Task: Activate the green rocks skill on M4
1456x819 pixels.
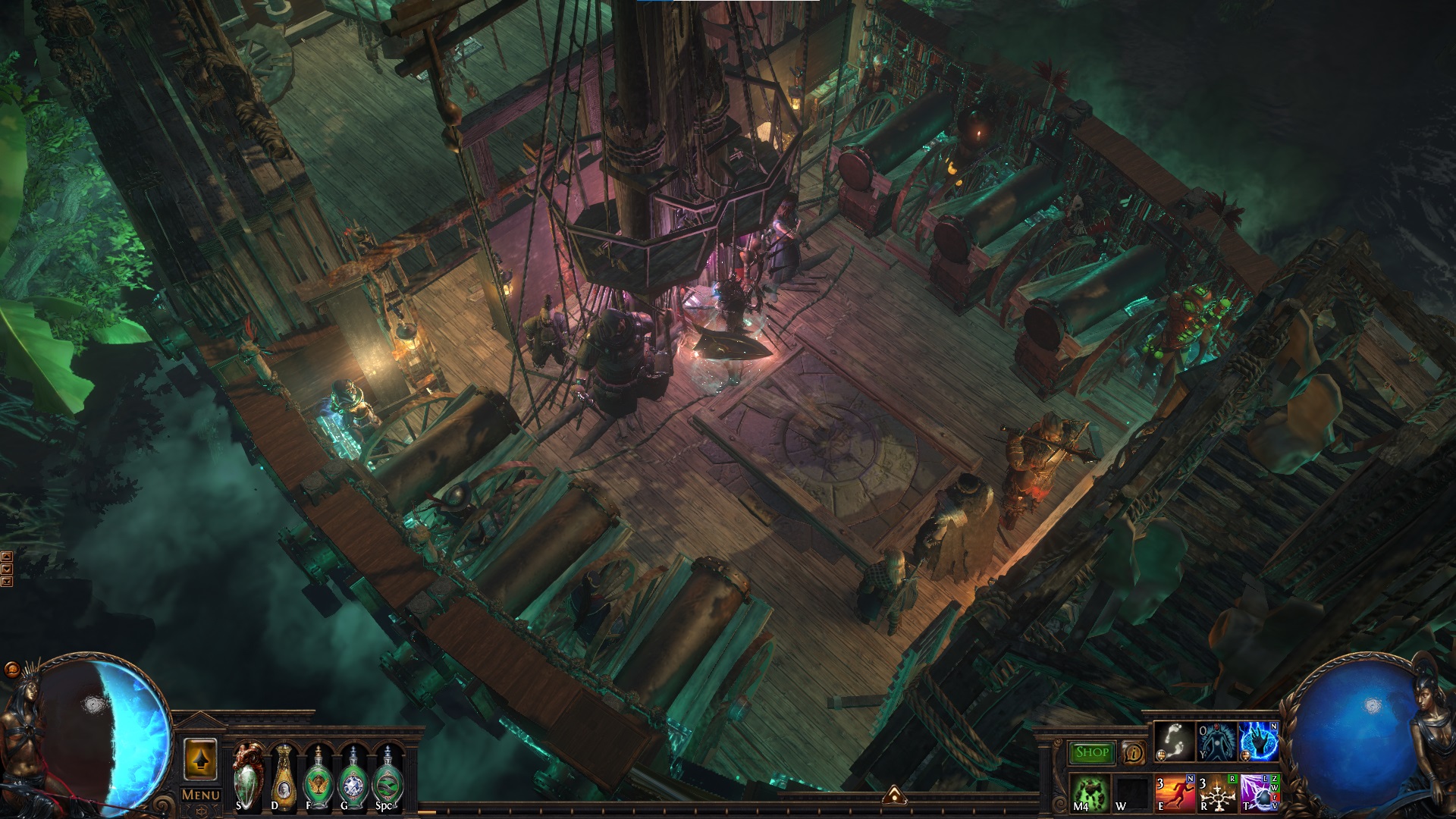Action: [x=1090, y=792]
